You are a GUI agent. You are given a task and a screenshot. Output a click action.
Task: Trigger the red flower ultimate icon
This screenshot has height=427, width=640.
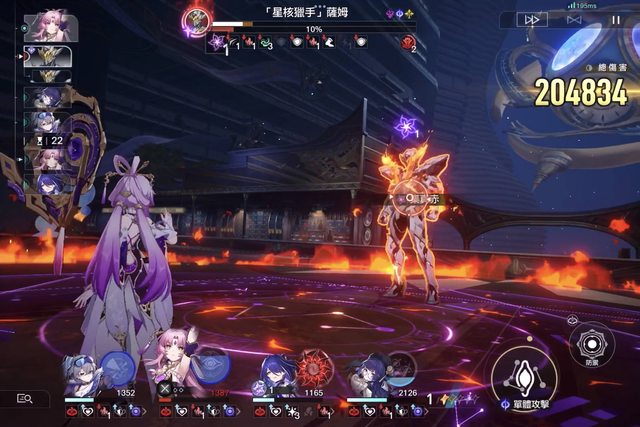pyautogui.click(x=313, y=368)
